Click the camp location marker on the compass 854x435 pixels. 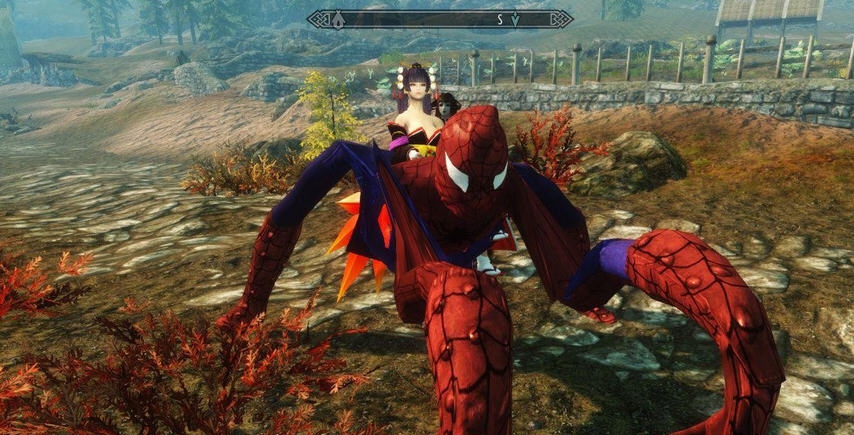point(338,19)
